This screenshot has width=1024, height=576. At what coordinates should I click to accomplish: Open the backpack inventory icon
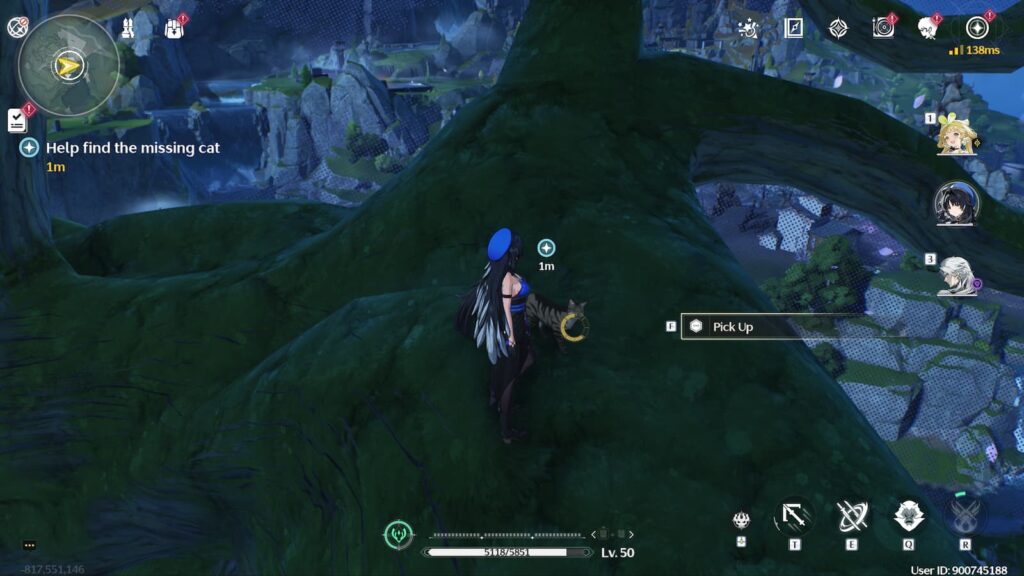pyautogui.click(x=173, y=28)
